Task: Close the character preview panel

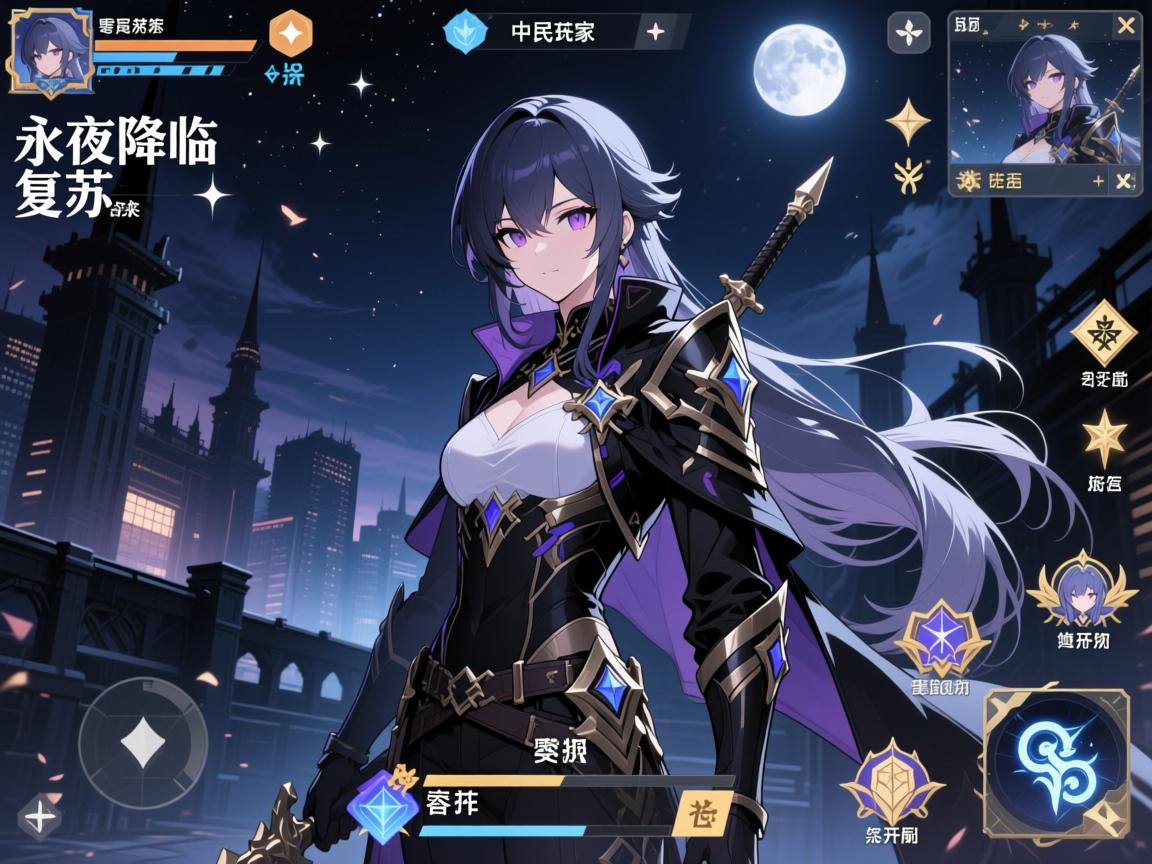Action: [1125, 26]
